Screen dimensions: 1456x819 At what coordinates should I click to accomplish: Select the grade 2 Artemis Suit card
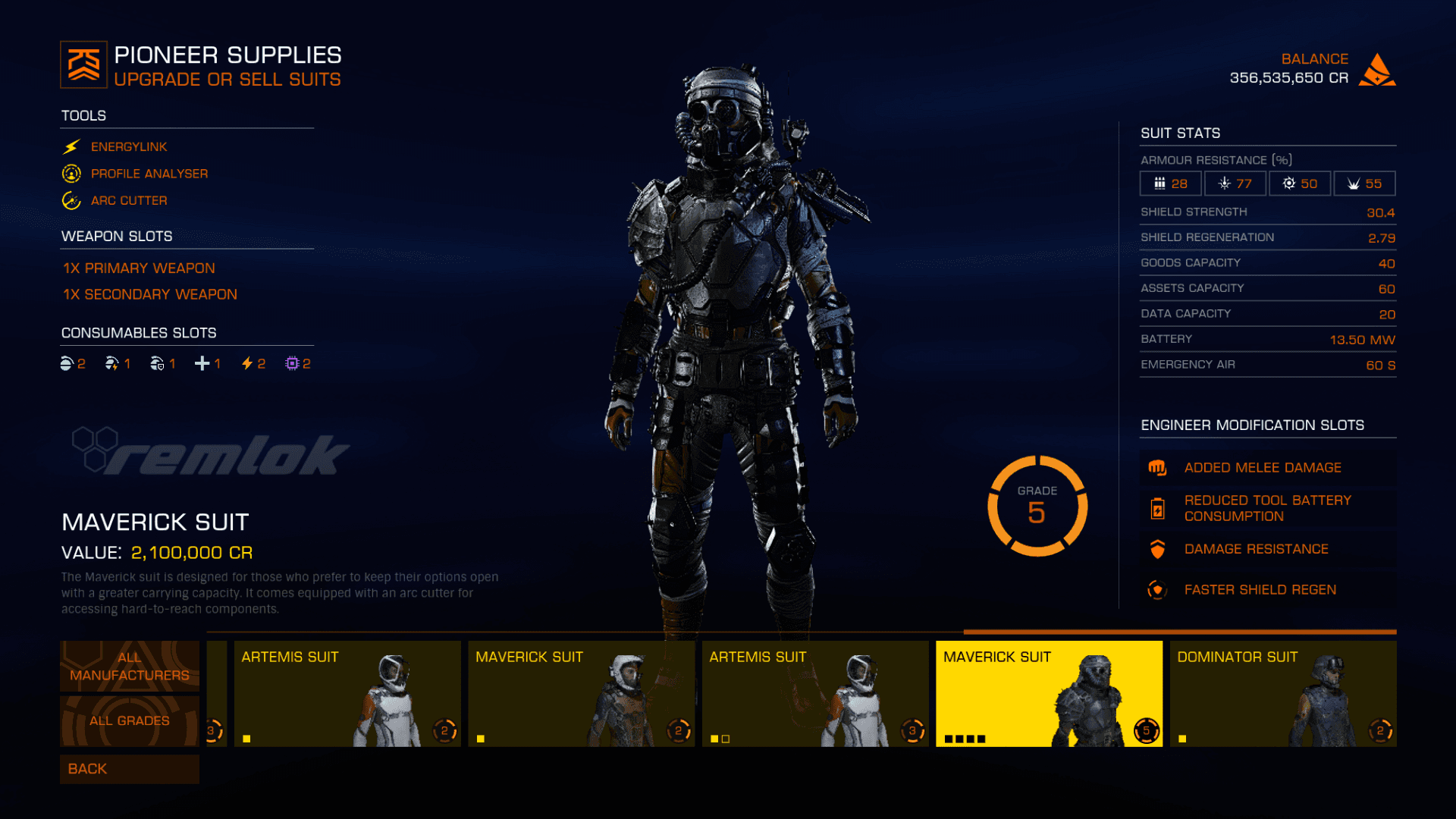(347, 693)
